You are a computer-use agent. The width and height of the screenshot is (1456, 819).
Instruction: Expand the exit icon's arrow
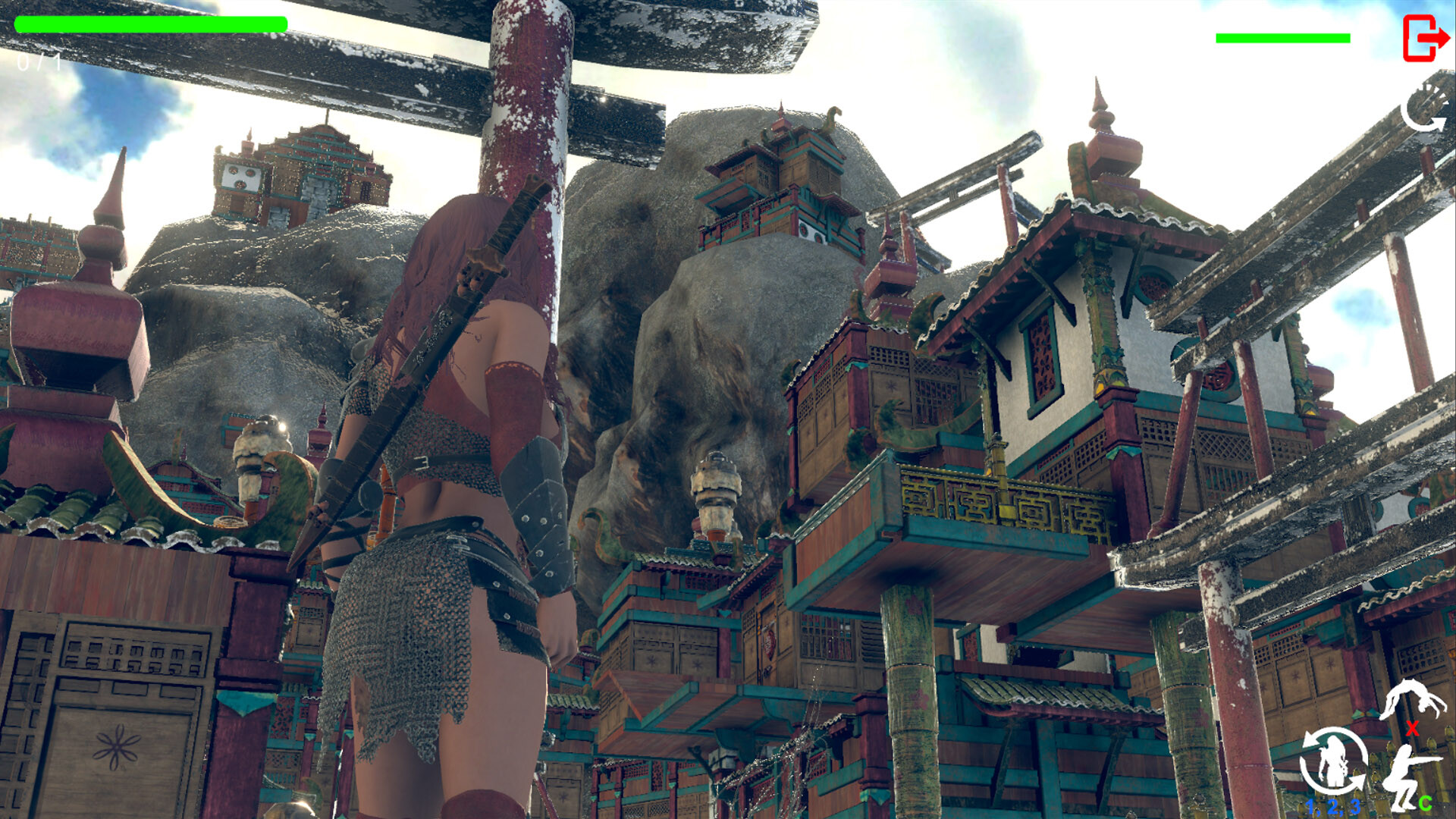click(x=1436, y=36)
